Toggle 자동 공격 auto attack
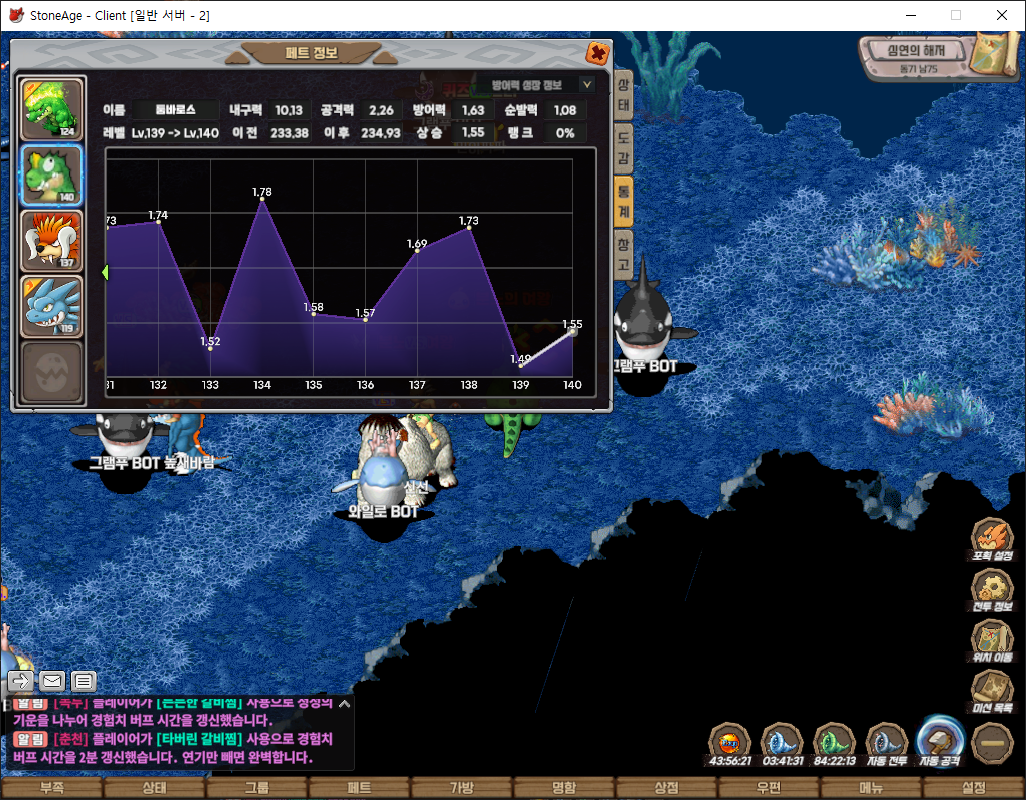This screenshot has width=1026, height=800. point(939,743)
